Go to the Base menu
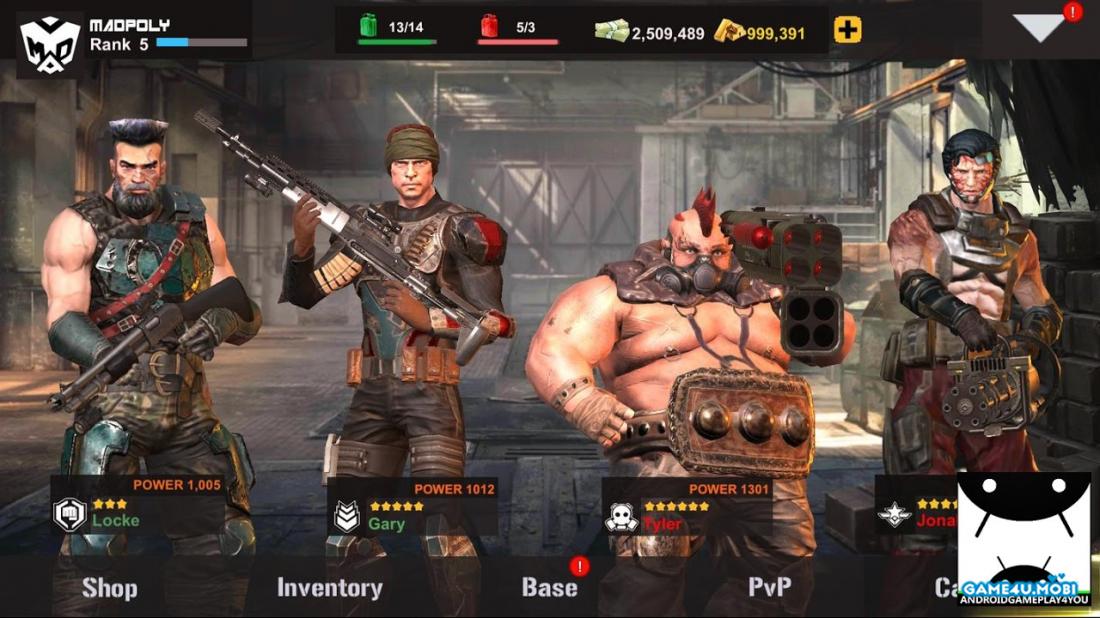 coord(549,588)
